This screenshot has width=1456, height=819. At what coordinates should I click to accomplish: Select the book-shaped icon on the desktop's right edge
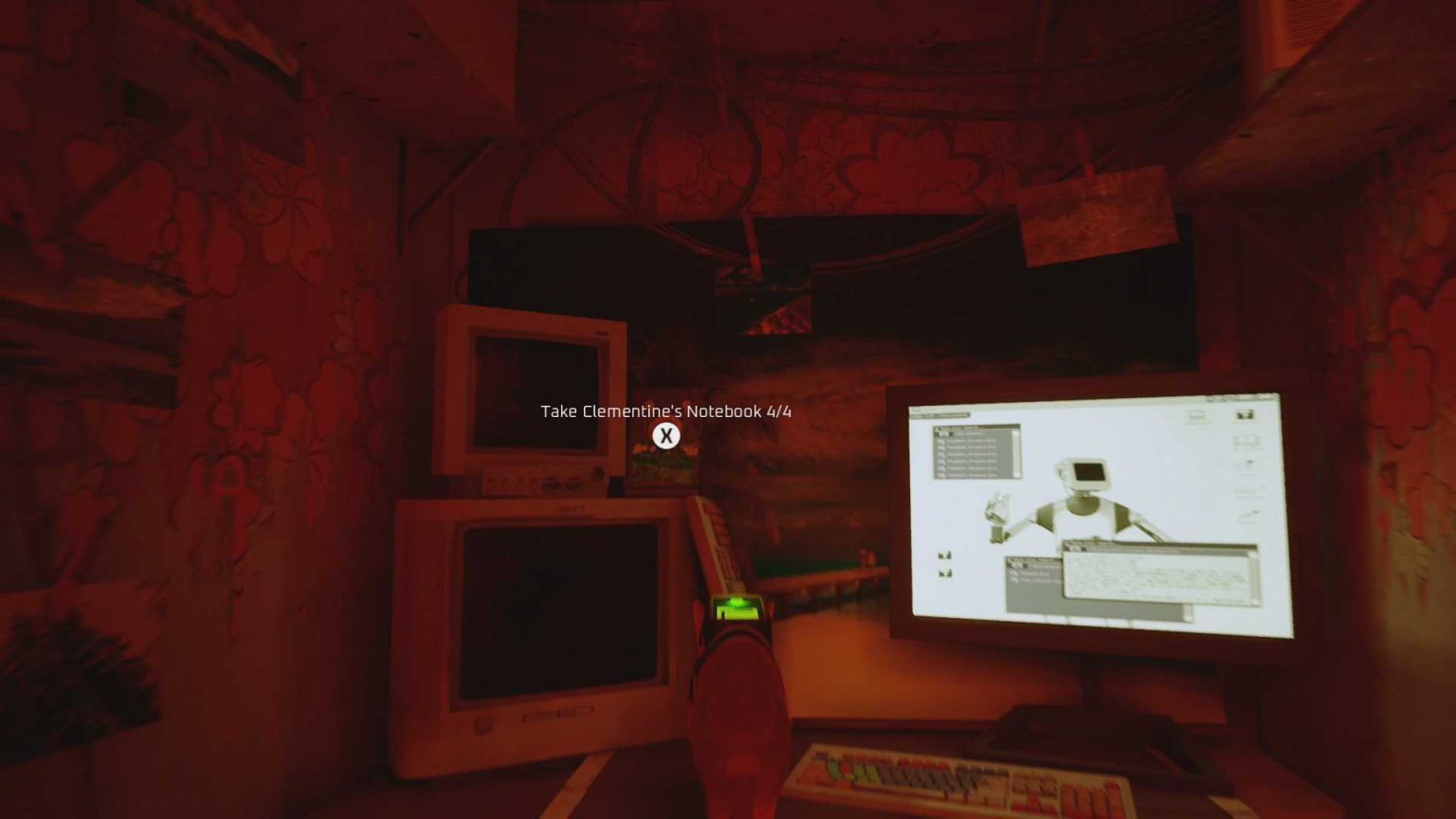(x=1245, y=439)
